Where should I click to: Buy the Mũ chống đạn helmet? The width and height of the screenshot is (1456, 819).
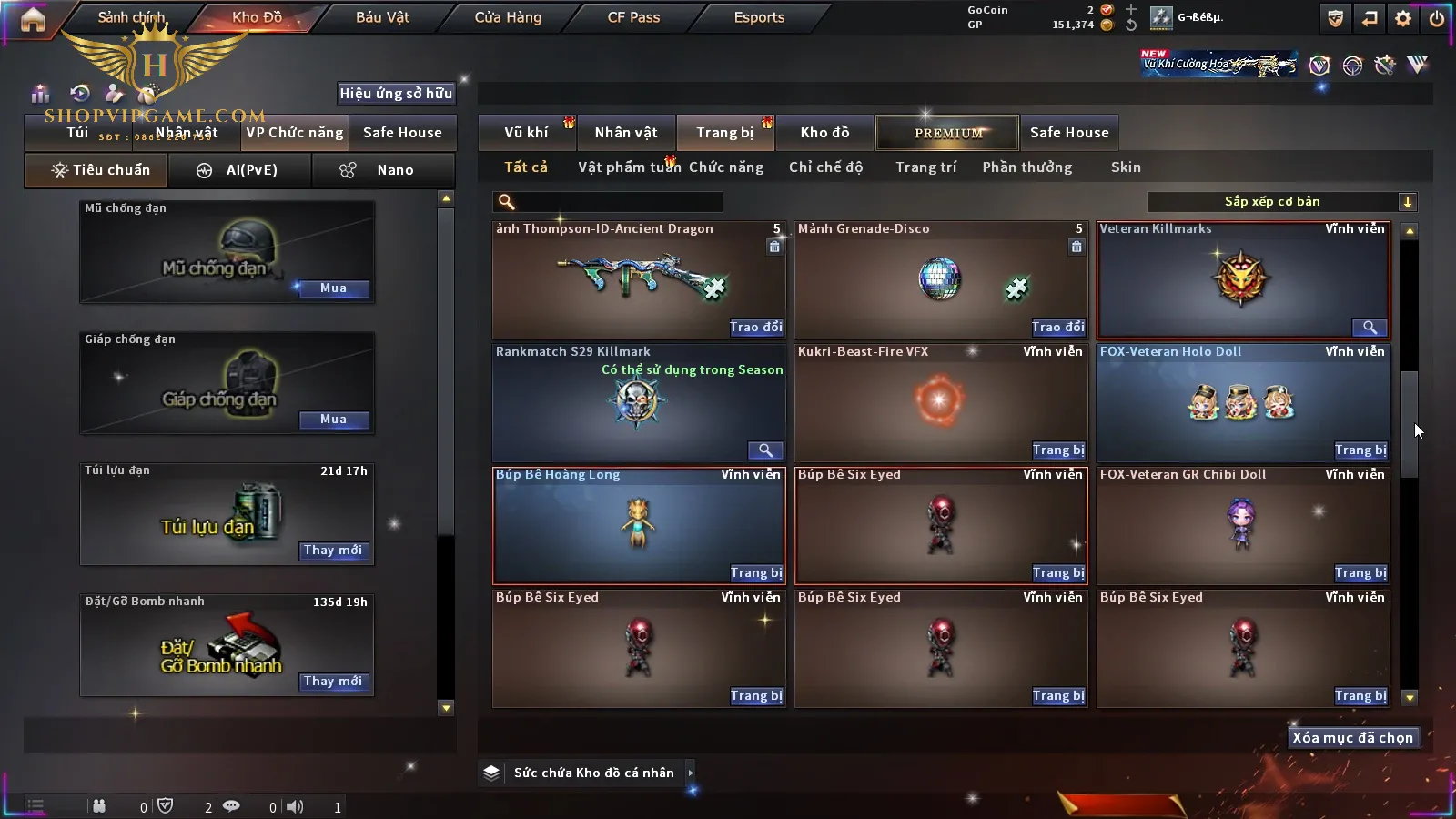click(x=333, y=288)
